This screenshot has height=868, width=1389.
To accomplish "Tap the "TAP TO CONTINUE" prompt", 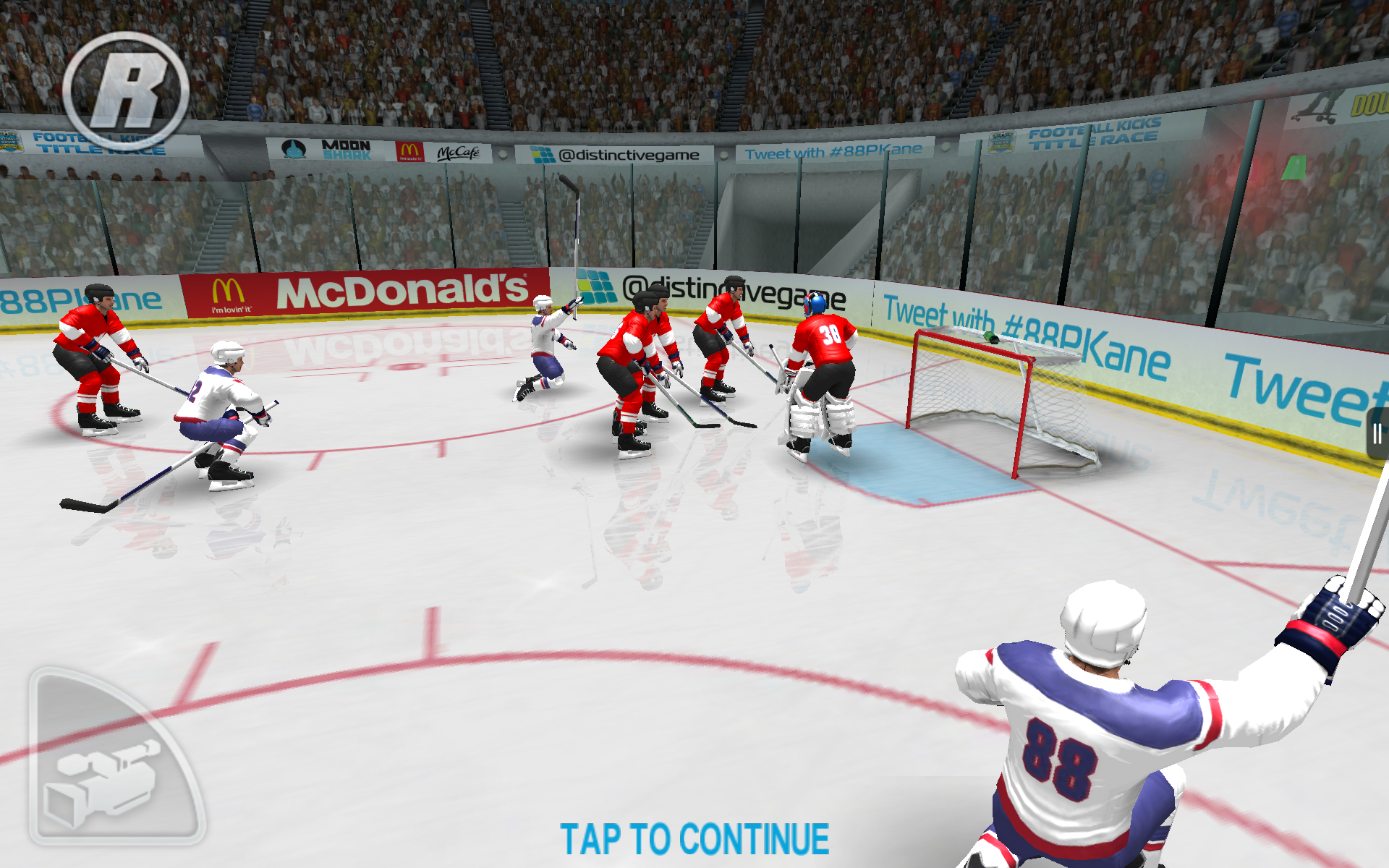I will tap(694, 839).
